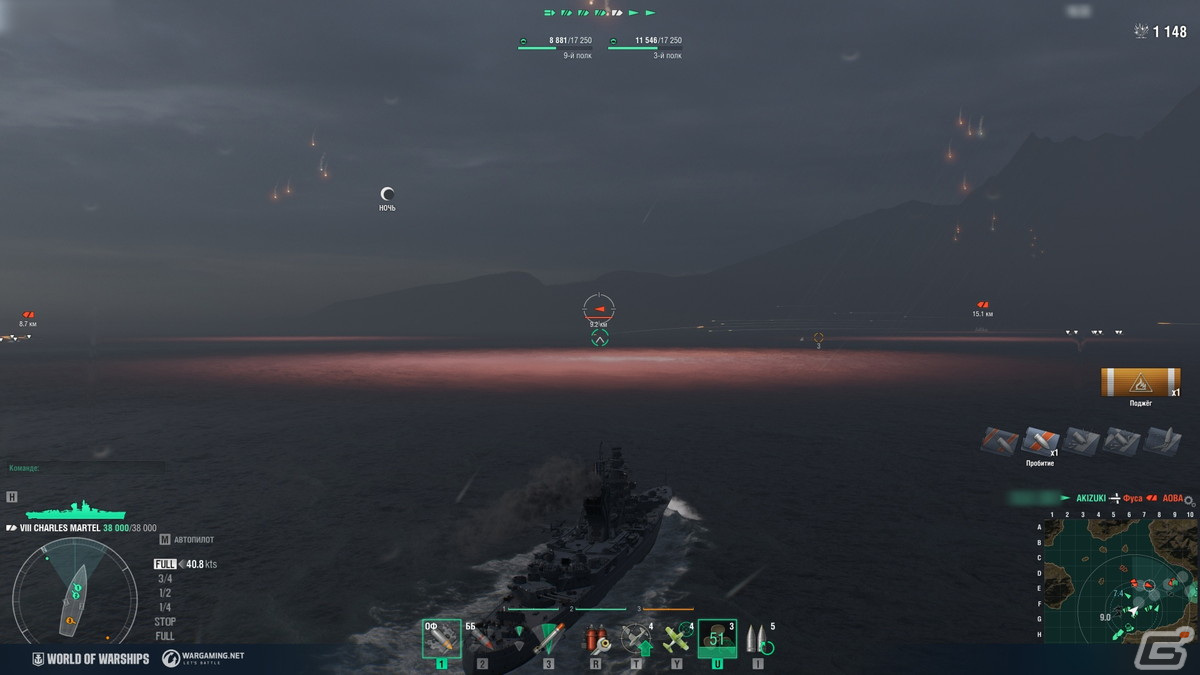Click the Пробитие penetration ribbon
Image resolution: width=1200 pixels, height=675 pixels.
(1040, 442)
